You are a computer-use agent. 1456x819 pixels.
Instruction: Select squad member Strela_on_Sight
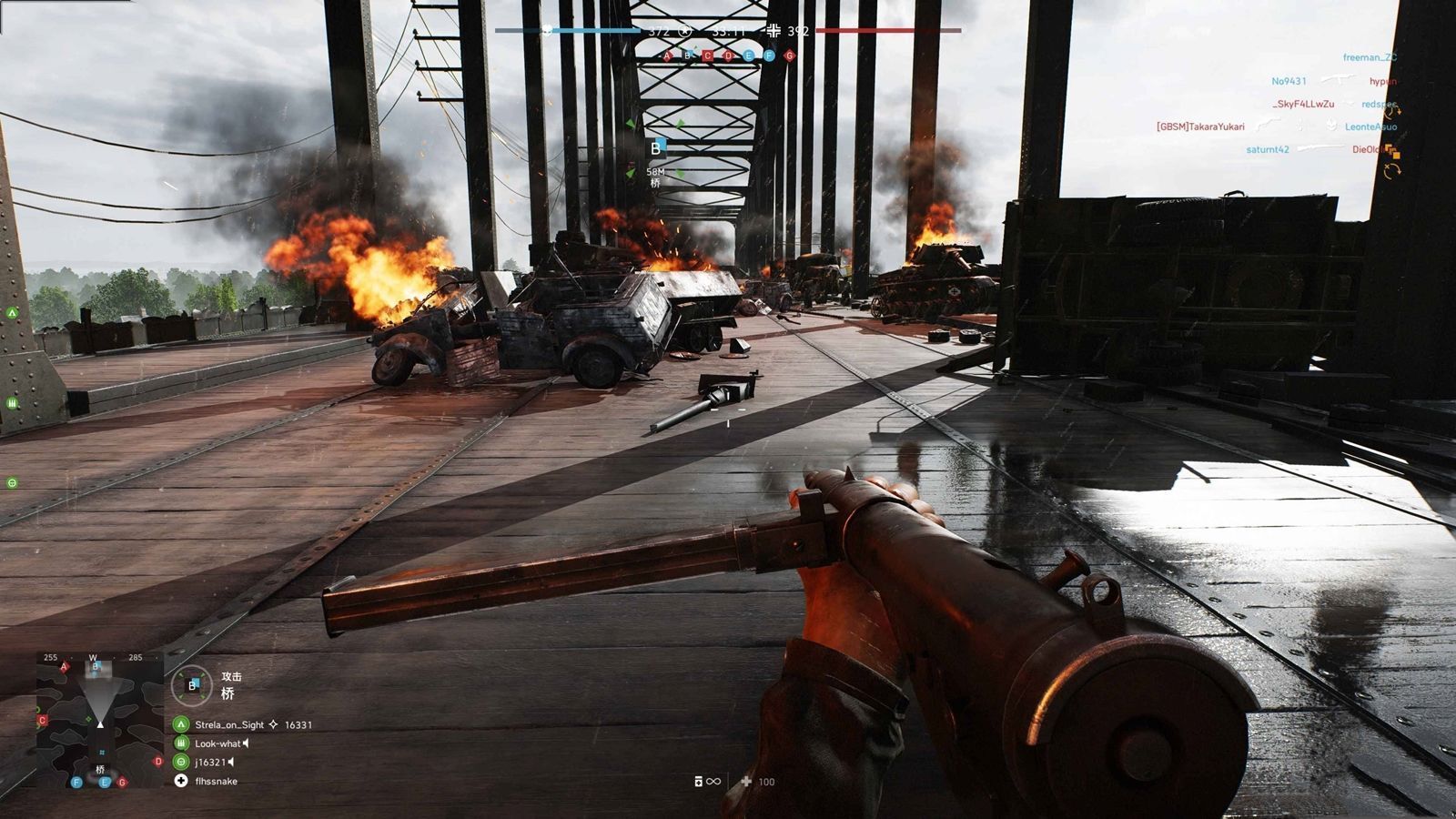click(x=229, y=725)
